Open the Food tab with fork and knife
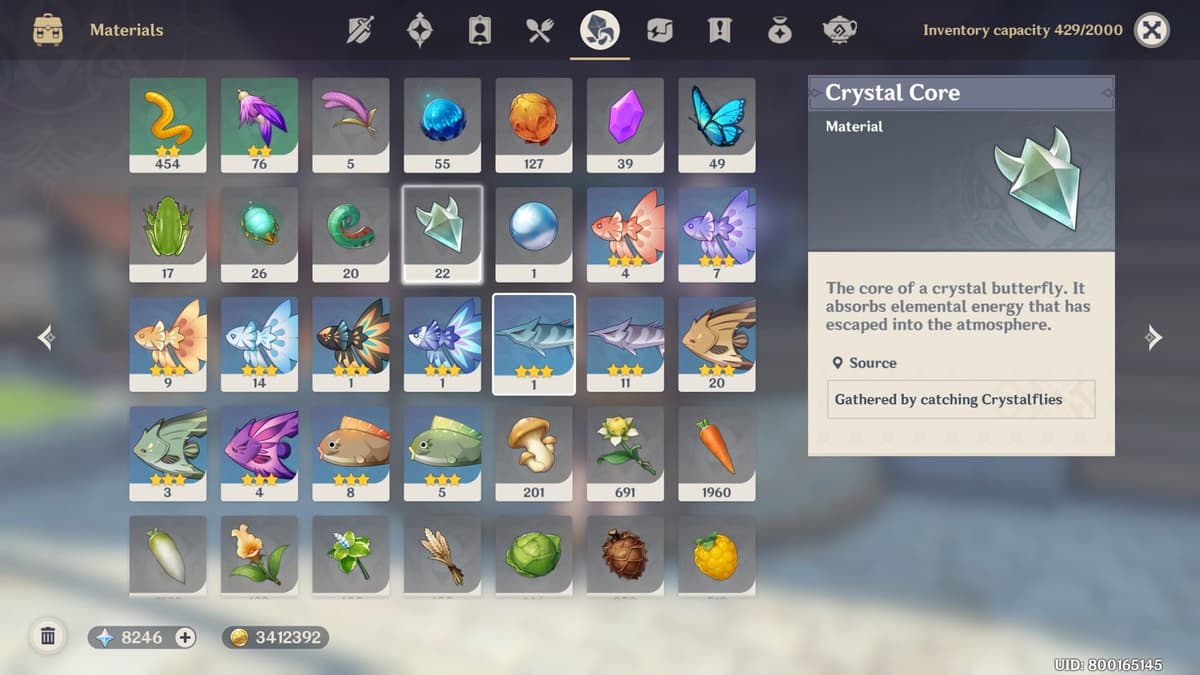This screenshot has height=675, width=1200. pyautogui.click(x=540, y=30)
